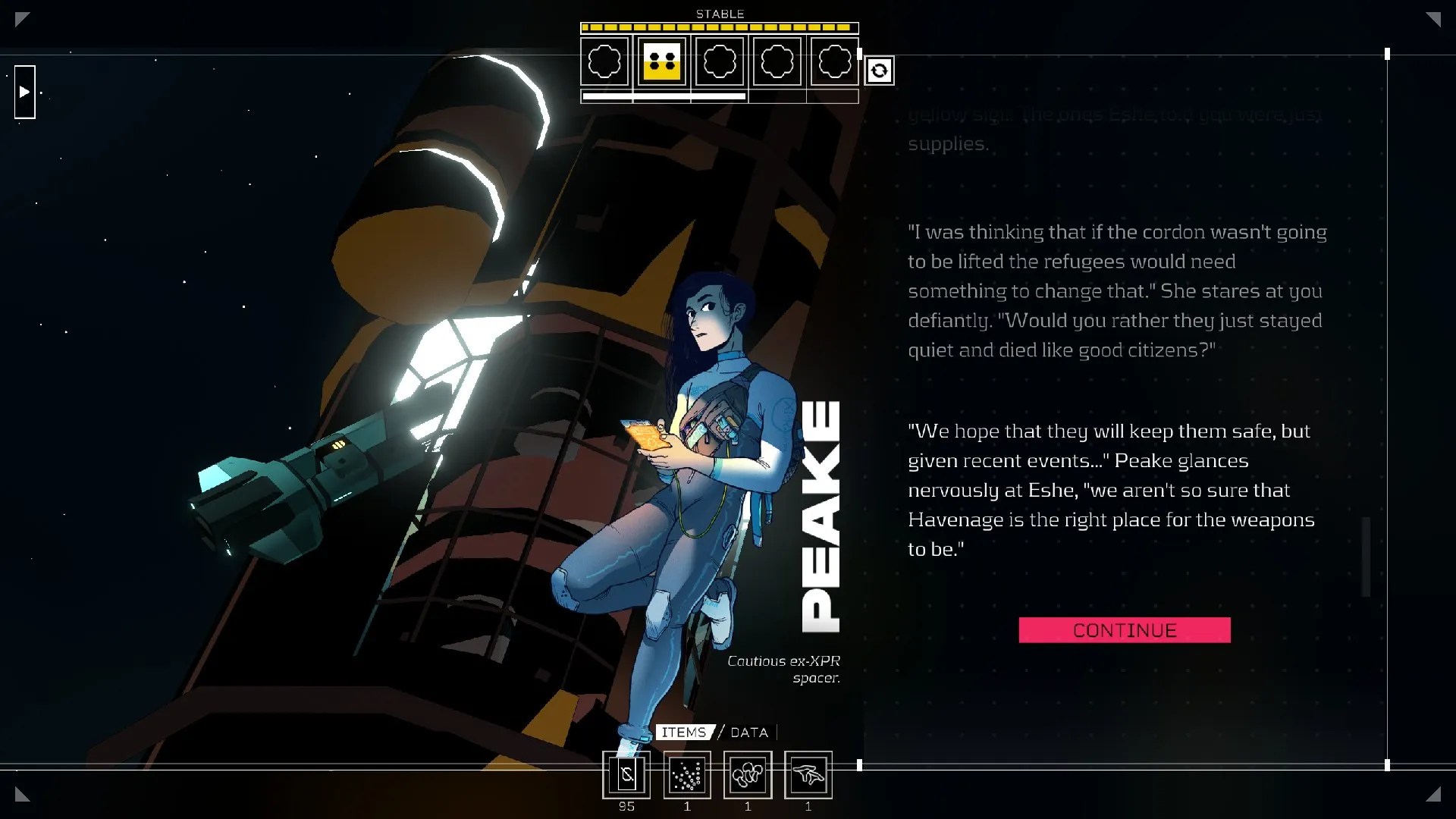Screen dimensions: 1456x819
Task: Select the yellow four-pip die
Action: click(x=662, y=61)
